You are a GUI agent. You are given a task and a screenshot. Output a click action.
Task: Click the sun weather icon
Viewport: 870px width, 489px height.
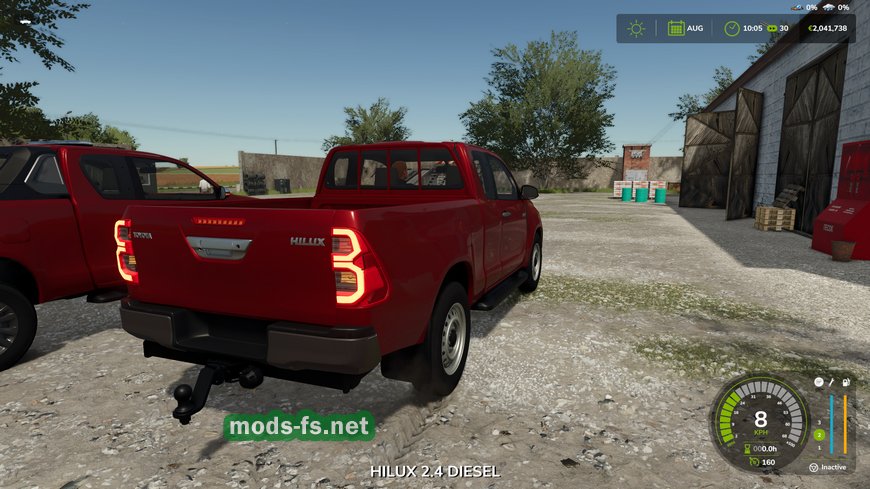[636, 28]
